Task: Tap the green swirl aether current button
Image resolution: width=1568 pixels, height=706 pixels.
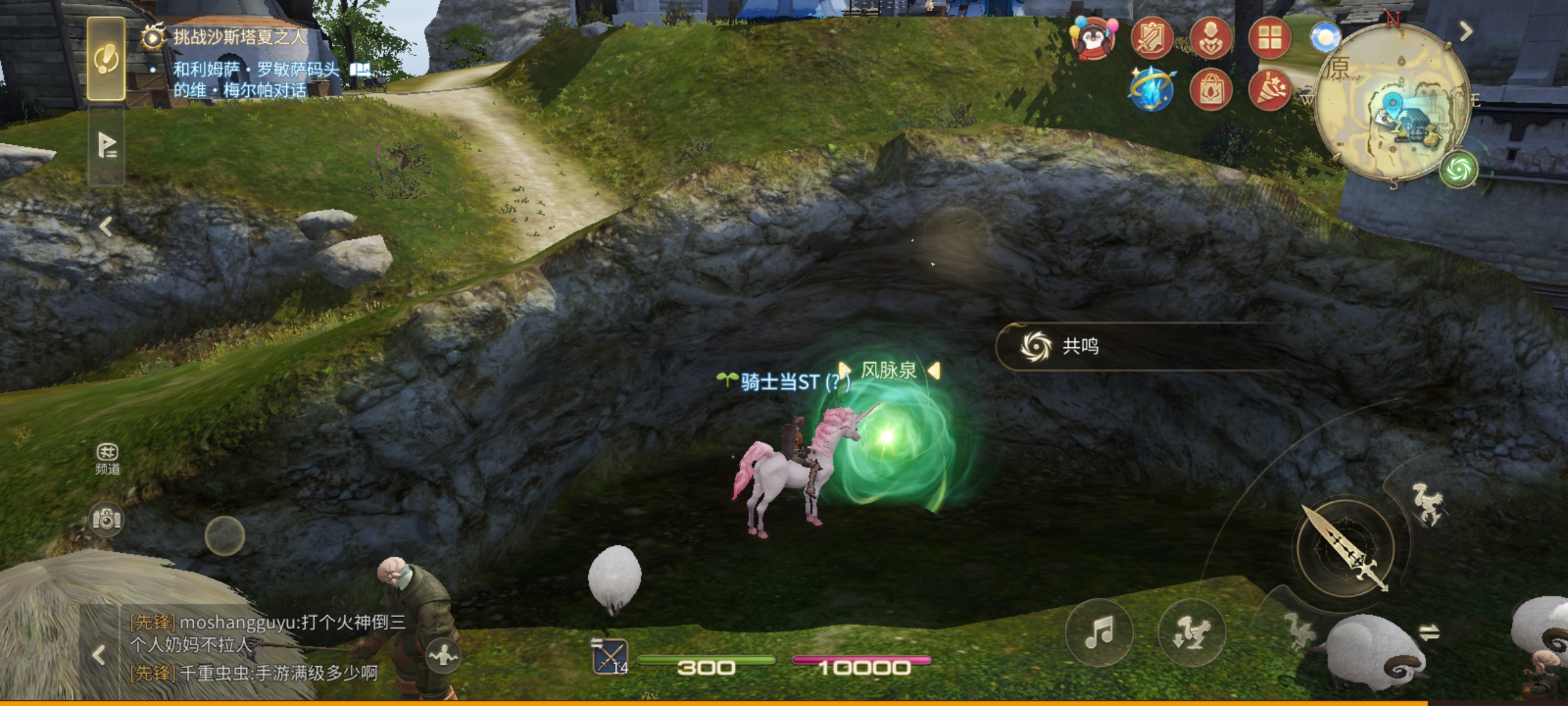Action: pyautogui.click(x=1459, y=170)
